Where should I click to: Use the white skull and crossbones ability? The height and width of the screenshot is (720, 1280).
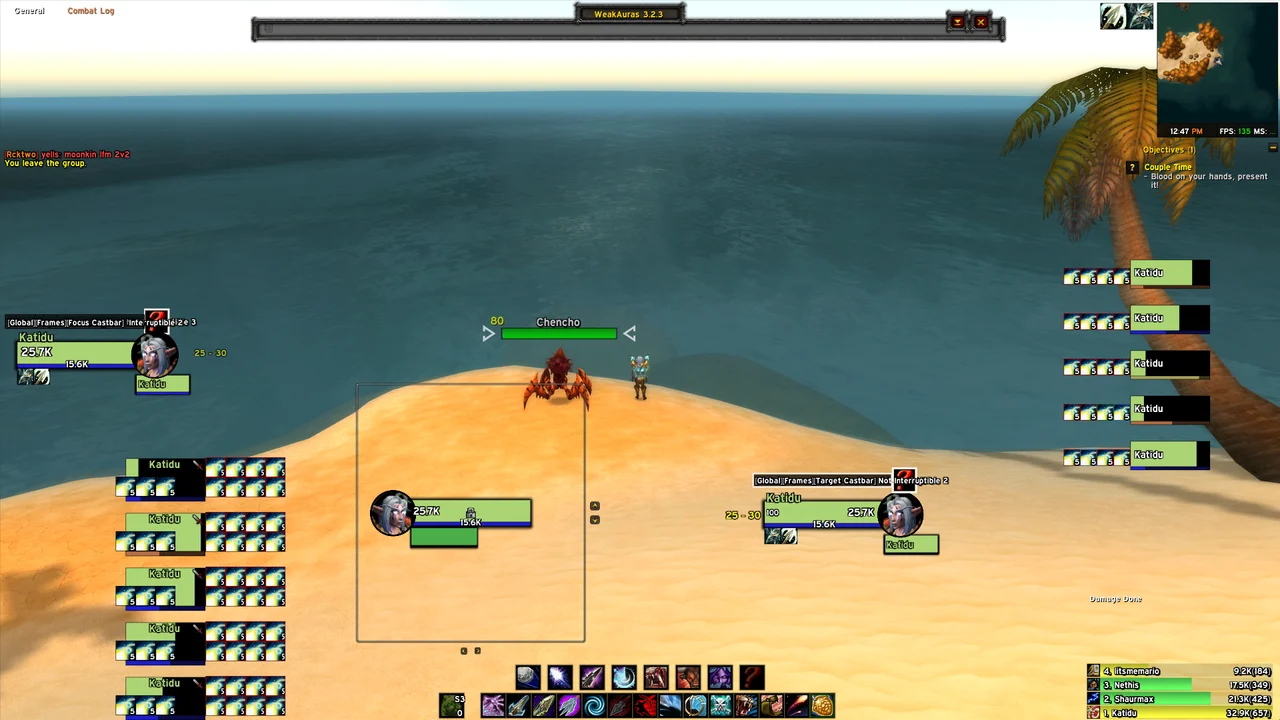click(721, 707)
